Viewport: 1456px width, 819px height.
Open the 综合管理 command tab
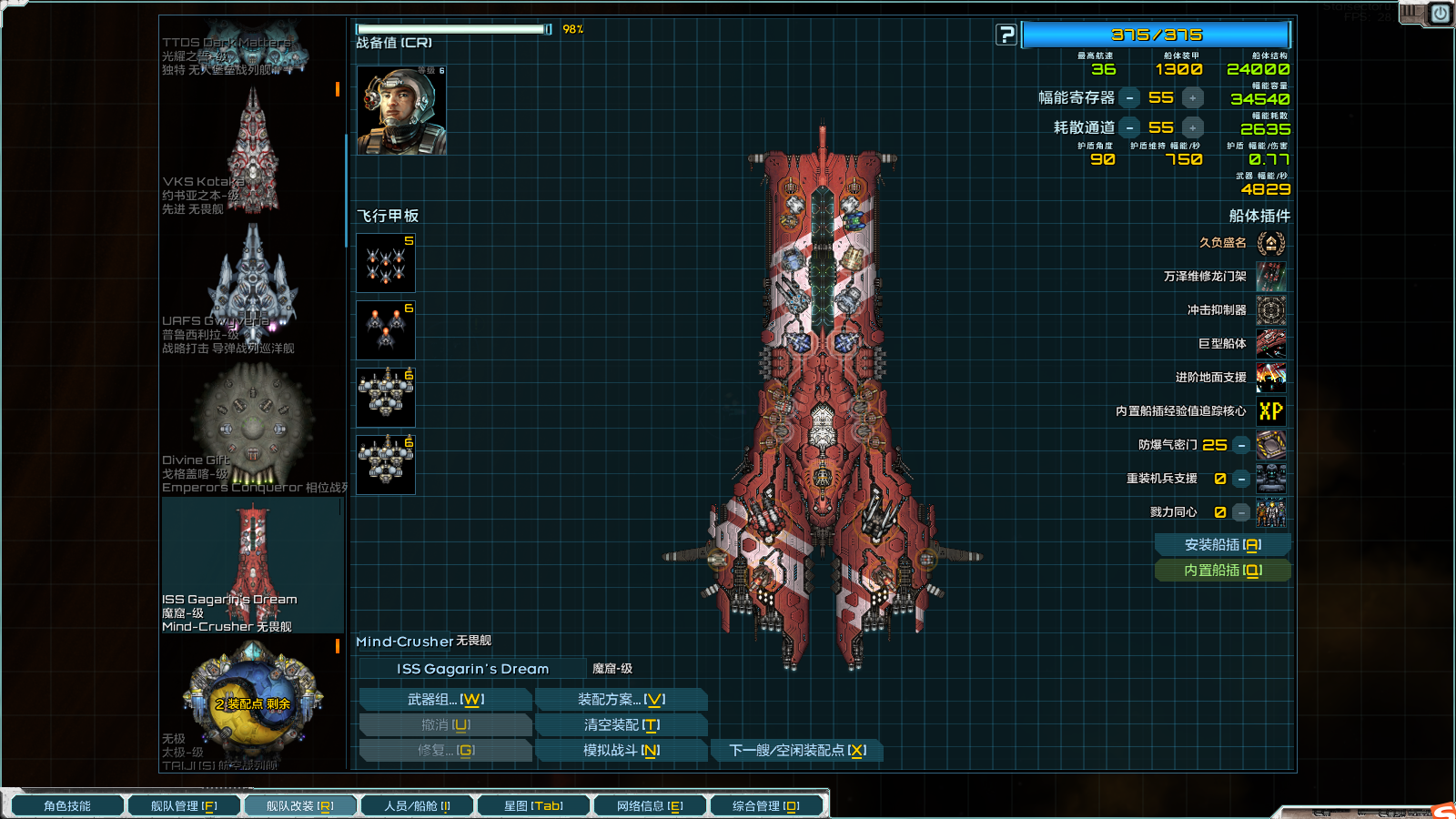766,806
